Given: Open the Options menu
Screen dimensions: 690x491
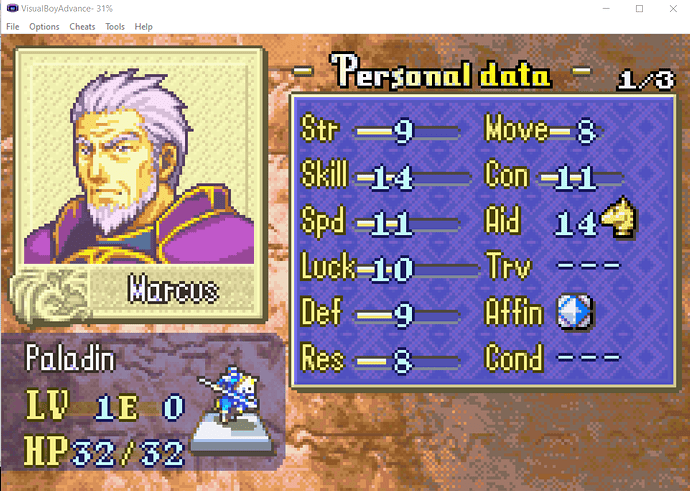Looking at the screenshot, I should pyautogui.click(x=44, y=26).
